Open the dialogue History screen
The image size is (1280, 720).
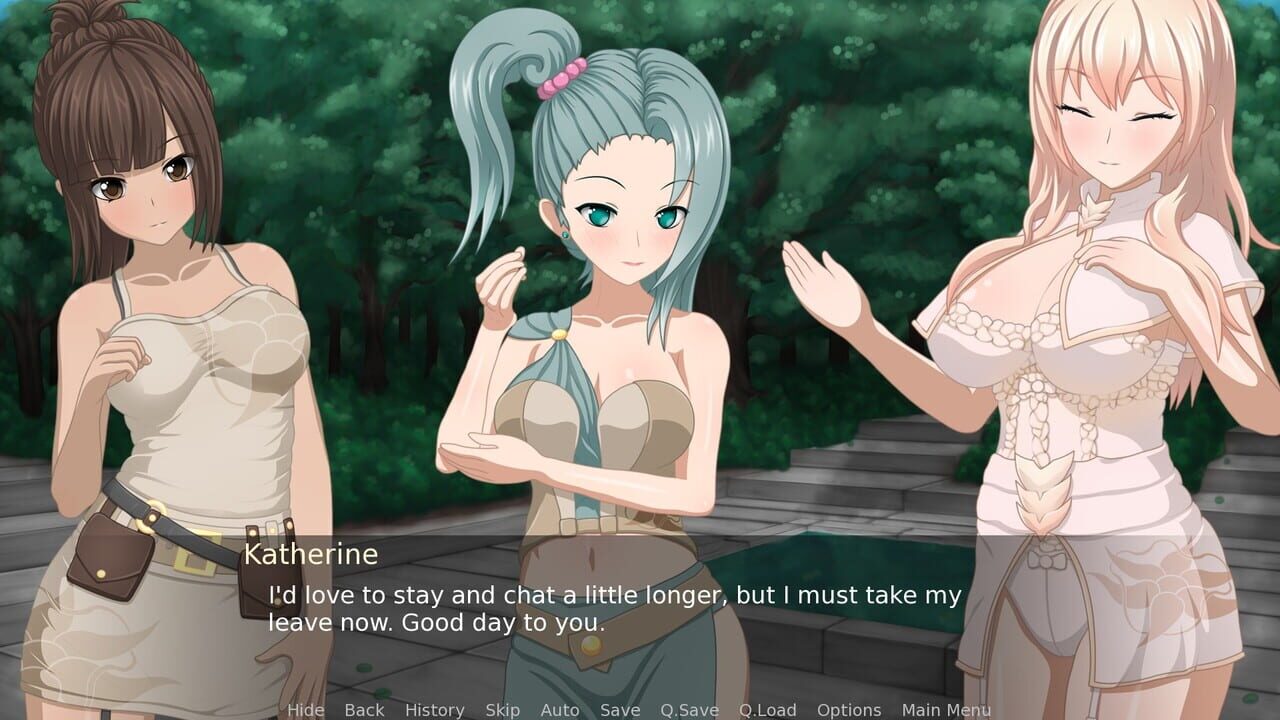point(434,710)
